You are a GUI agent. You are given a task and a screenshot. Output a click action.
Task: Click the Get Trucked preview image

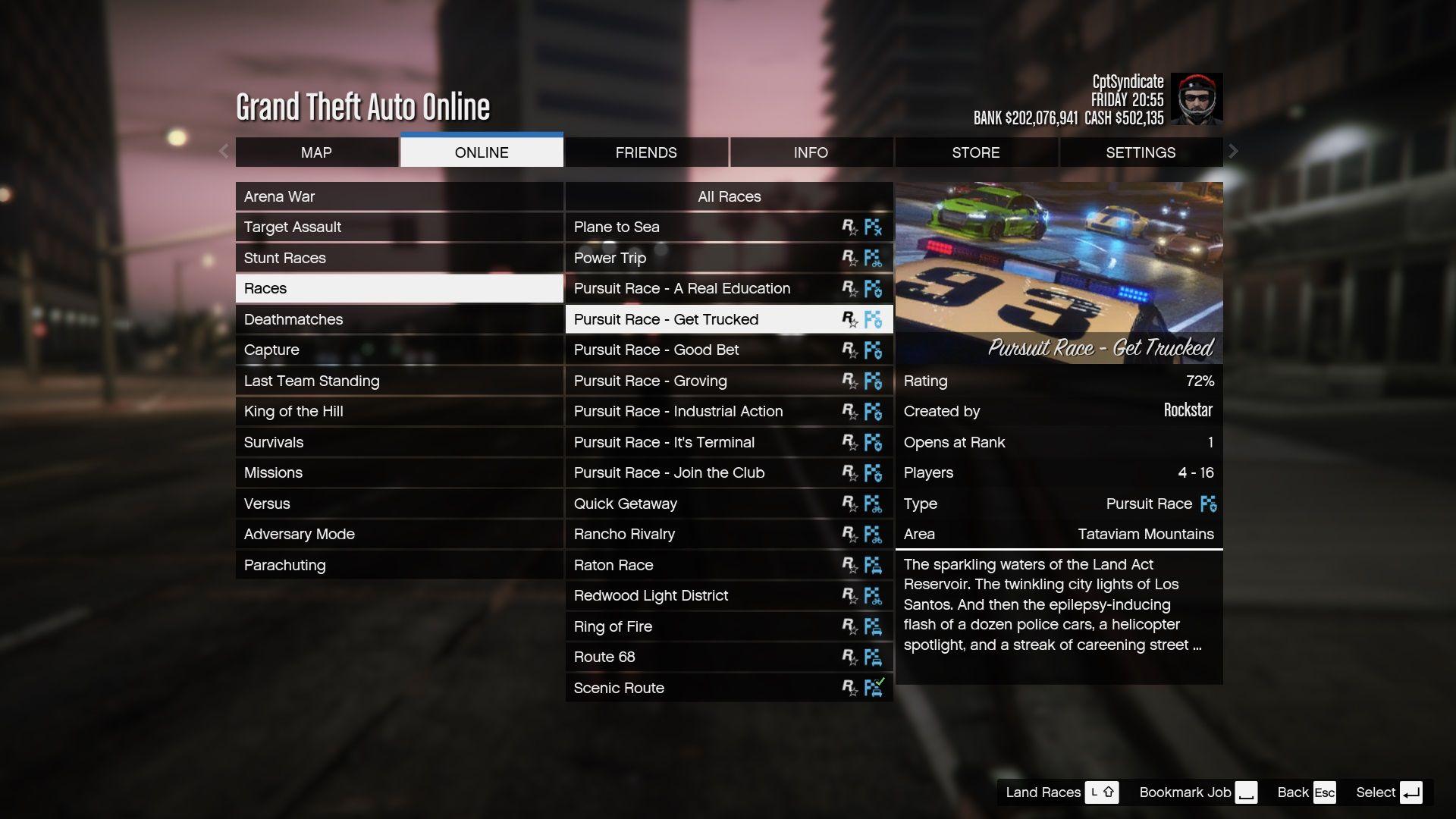pyautogui.click(x=1059, y=273)
